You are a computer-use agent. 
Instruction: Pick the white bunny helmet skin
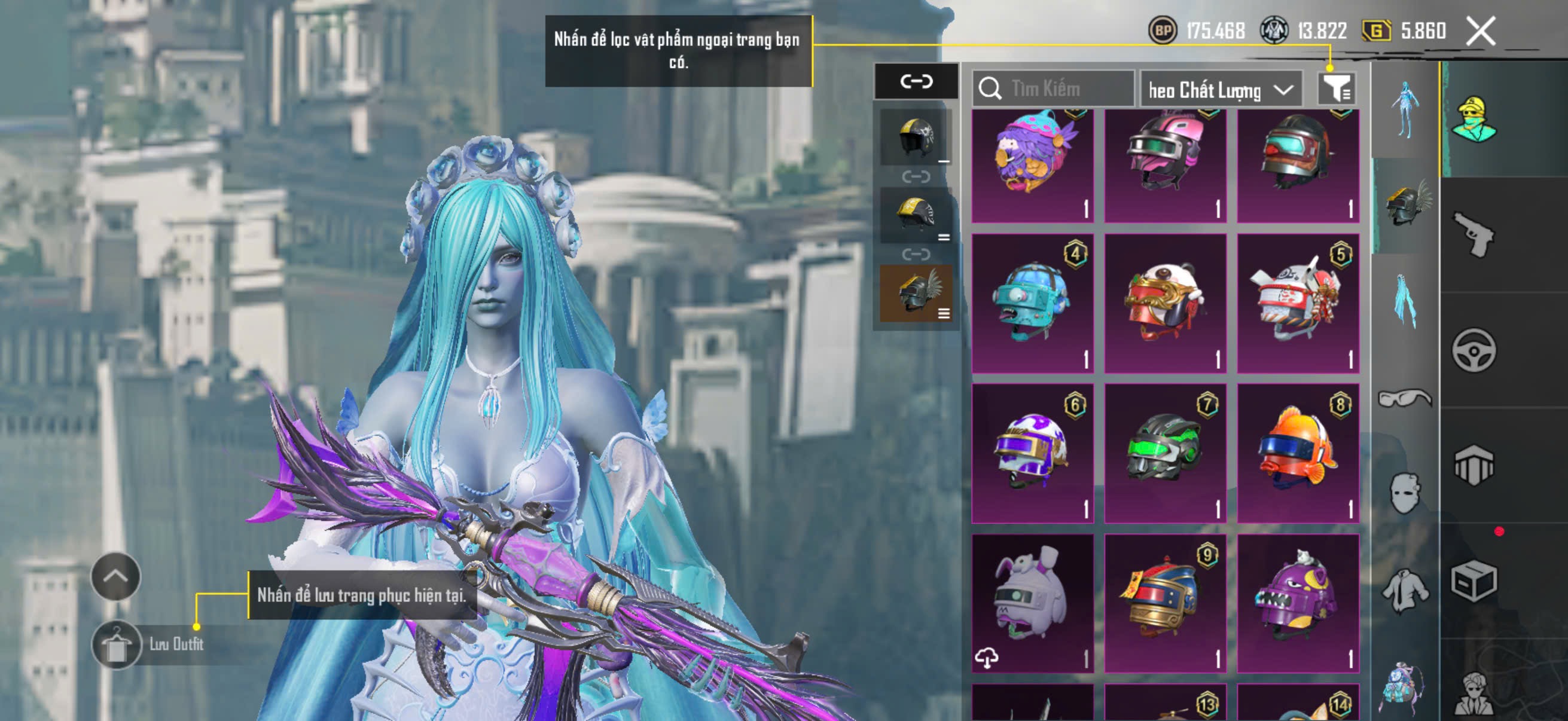(1032, 603)
